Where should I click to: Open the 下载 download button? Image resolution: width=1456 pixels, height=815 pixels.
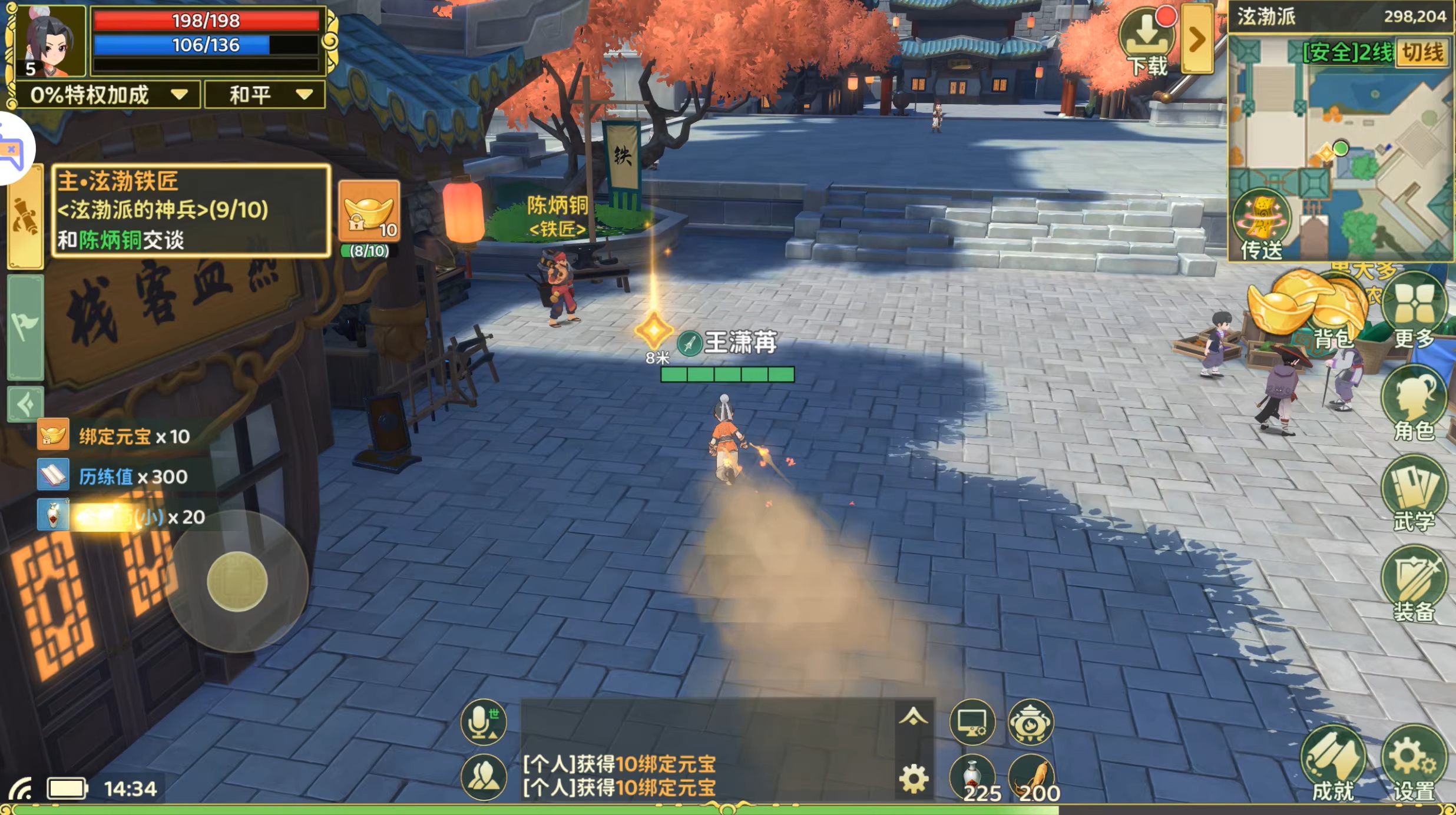click(1146, 41)
